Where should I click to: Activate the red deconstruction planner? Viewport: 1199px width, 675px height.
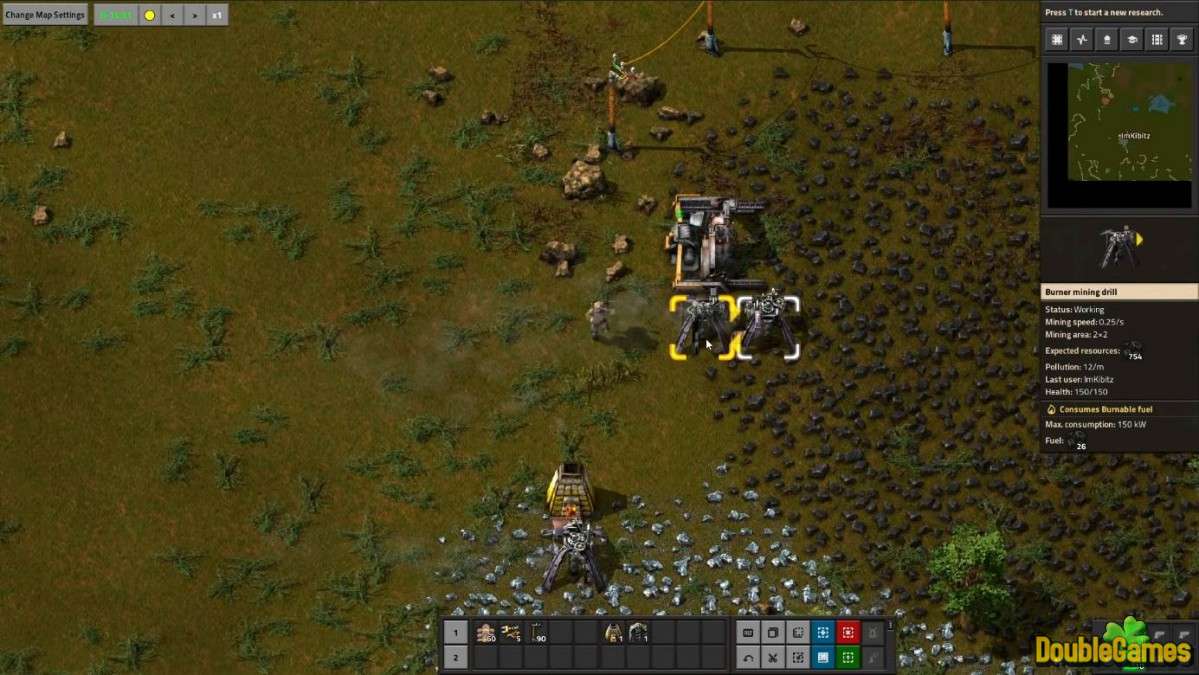(x=847, y=632)
